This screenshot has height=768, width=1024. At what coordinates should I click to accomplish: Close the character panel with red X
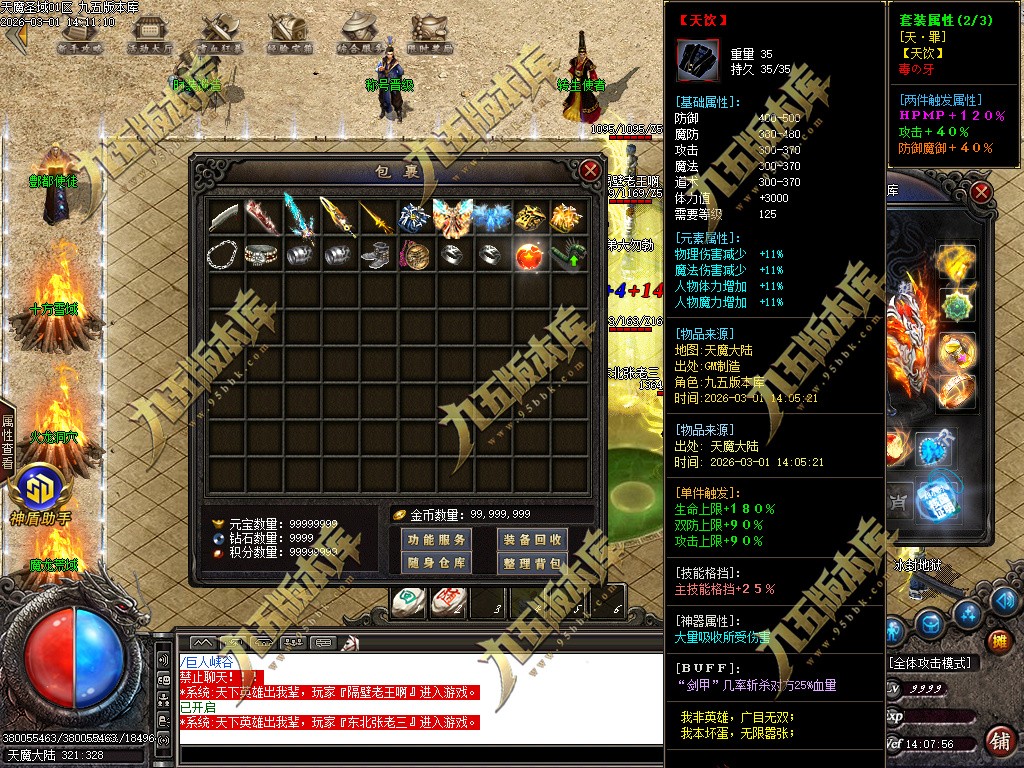(981, 192)
